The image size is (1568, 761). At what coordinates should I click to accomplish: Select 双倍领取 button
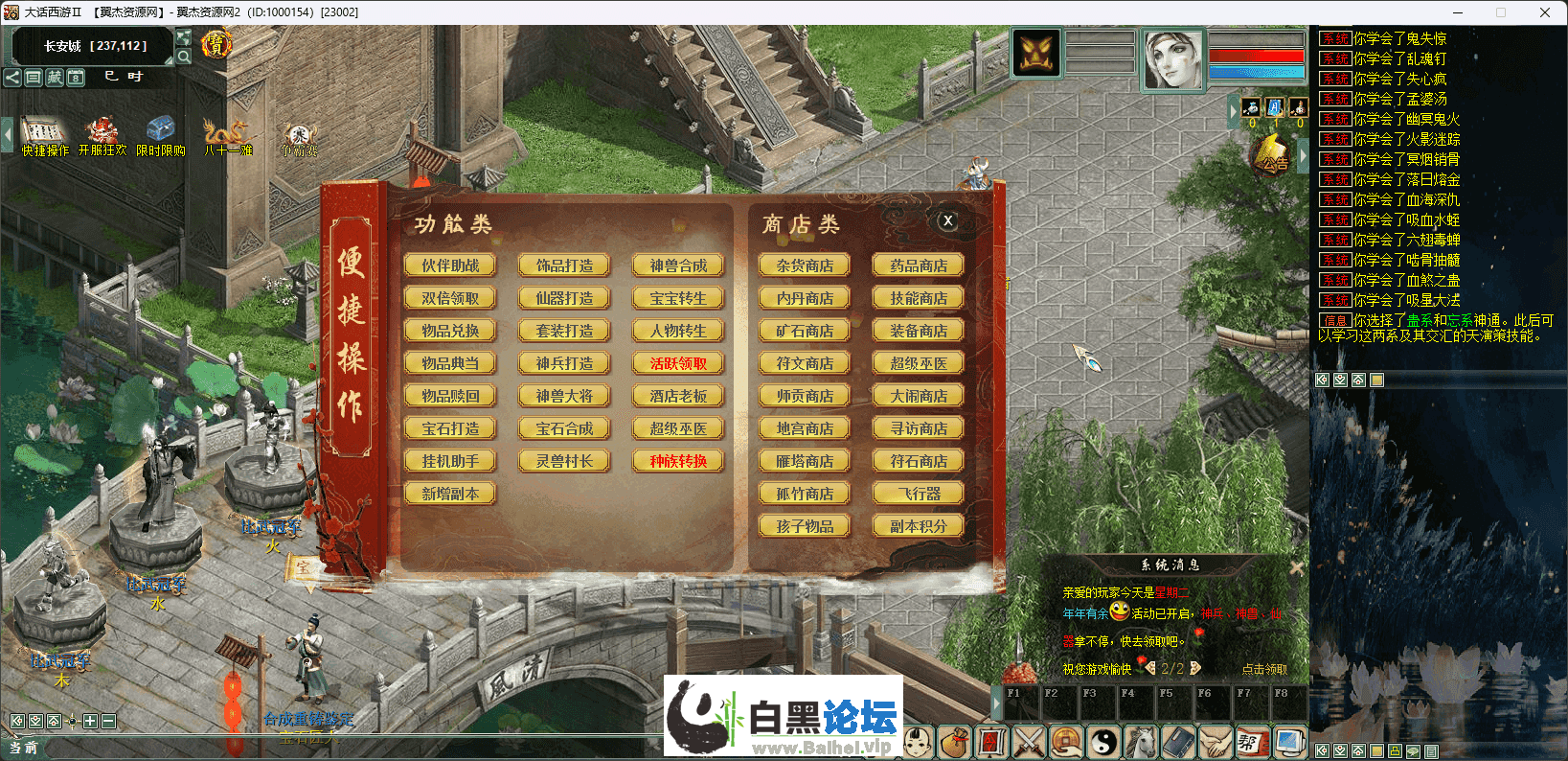click(450, 298)
